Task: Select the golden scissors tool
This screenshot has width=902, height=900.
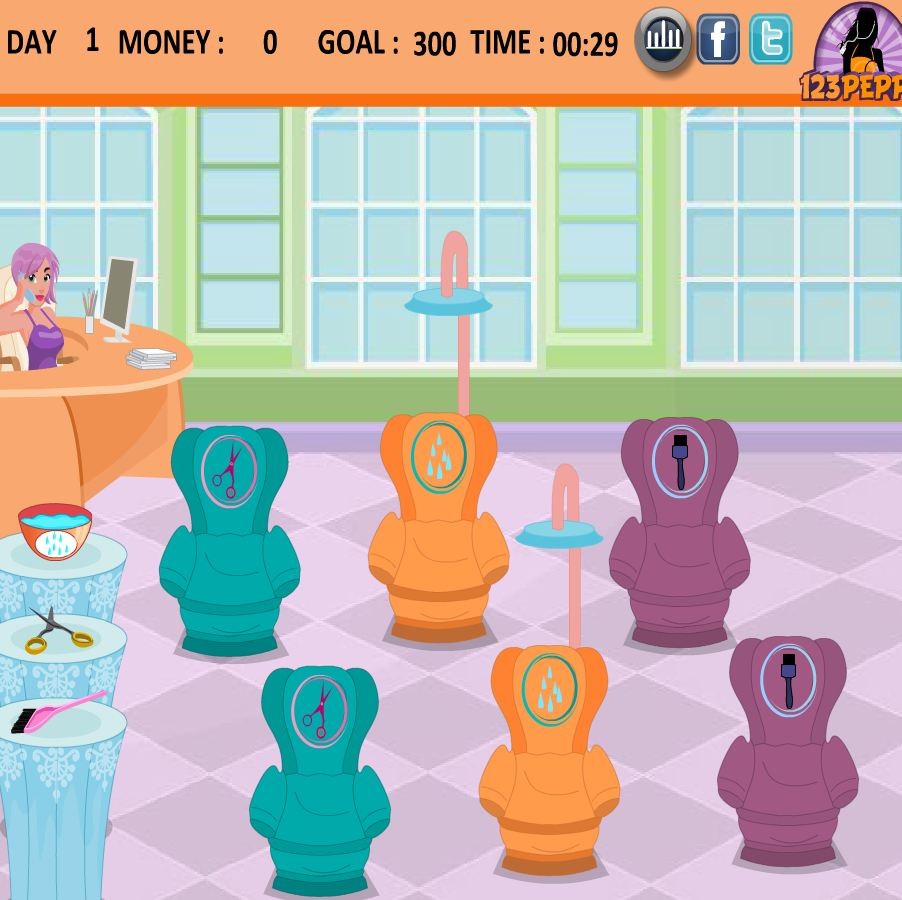Action: [x=57, y=629]
